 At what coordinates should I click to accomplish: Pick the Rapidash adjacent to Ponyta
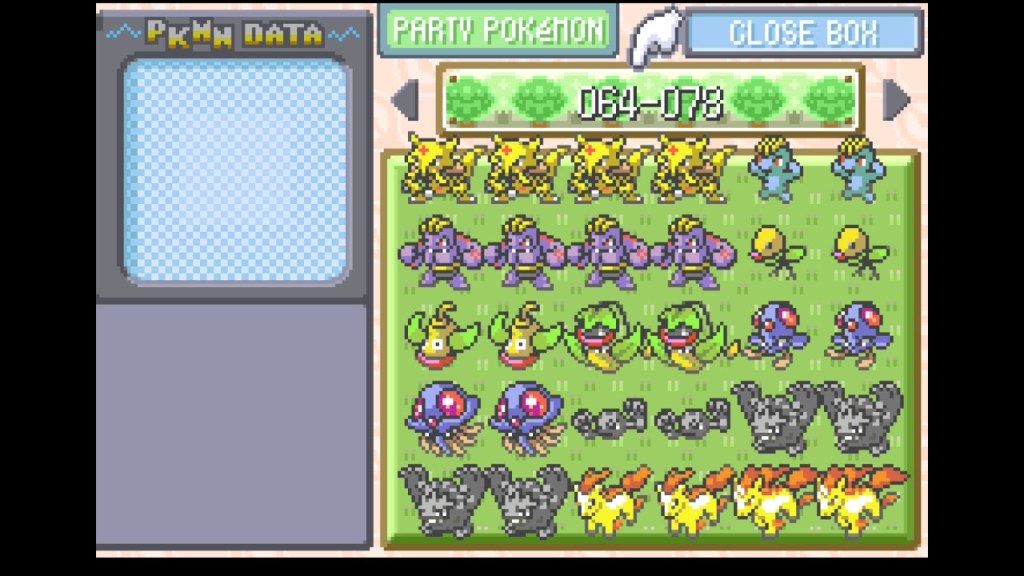point(773,497)
